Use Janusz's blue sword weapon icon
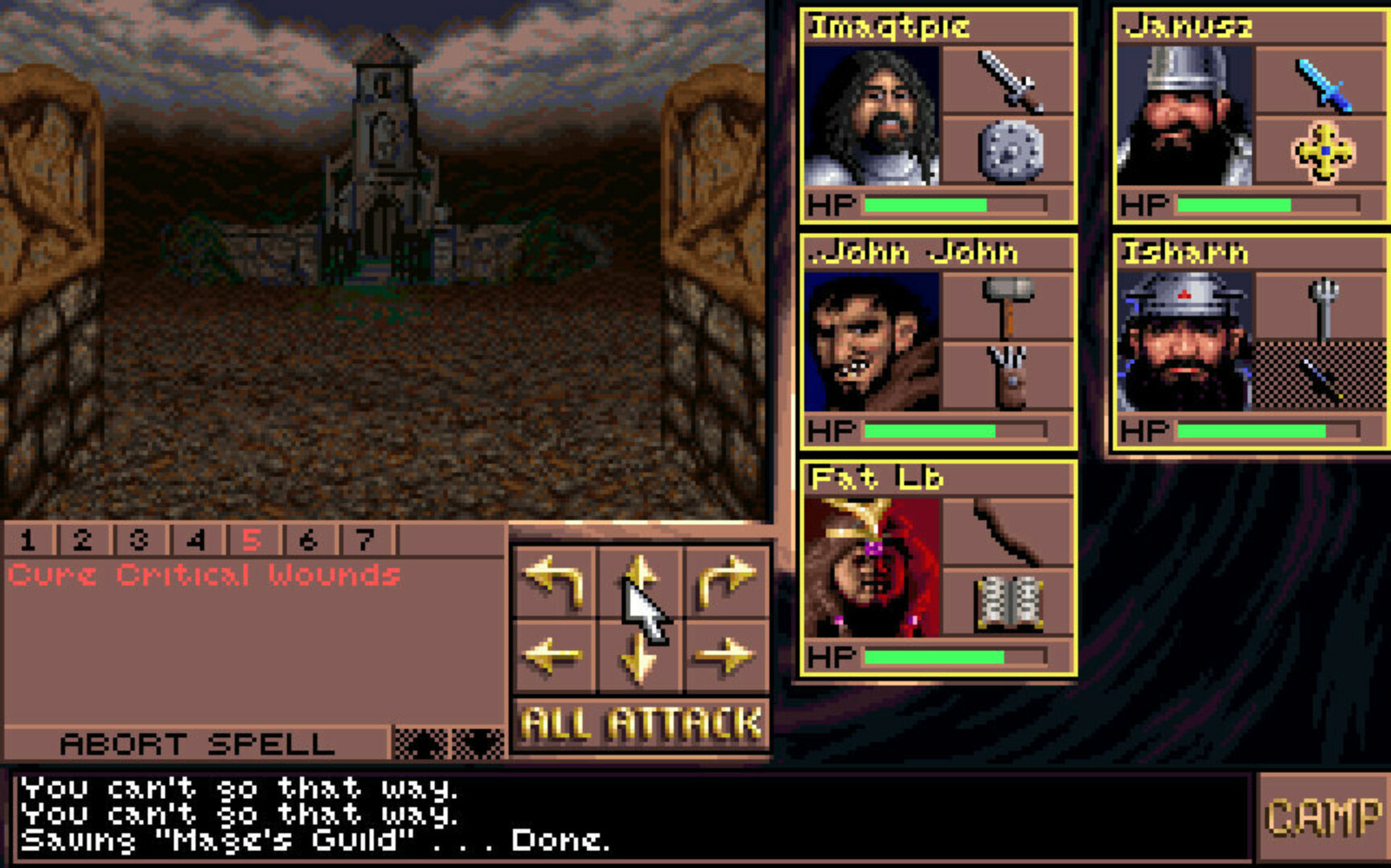The width and height of the screenshot is (1391, 868). click(1323, 84)
